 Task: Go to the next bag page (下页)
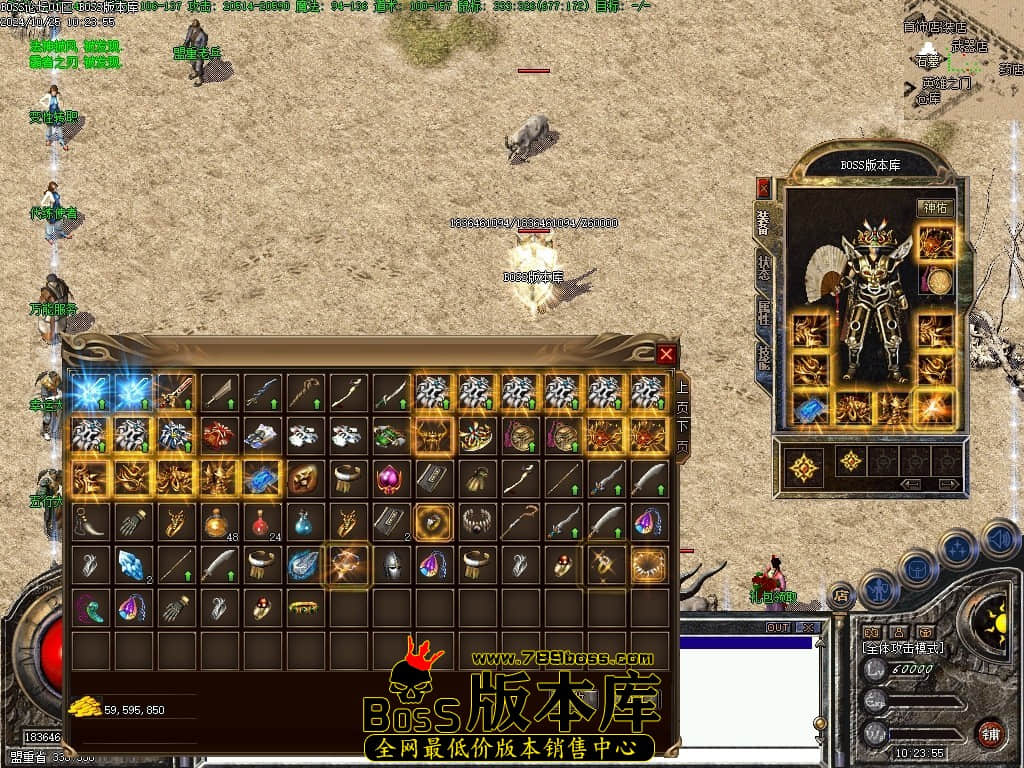682,438
